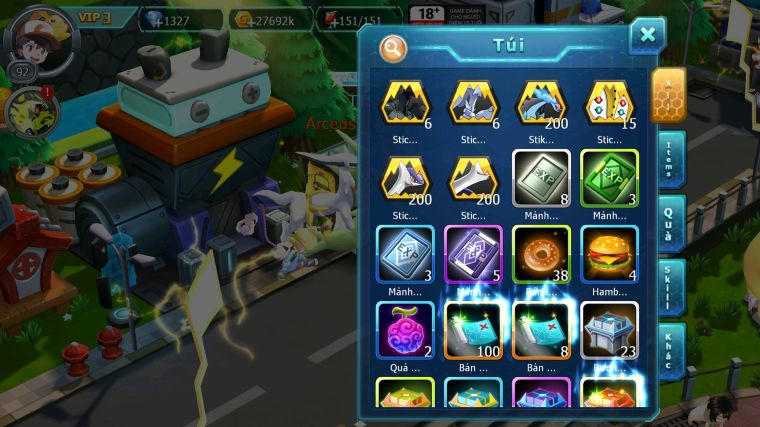Open the bag search magnifier

pyautogui.click(x=394, y=47)
